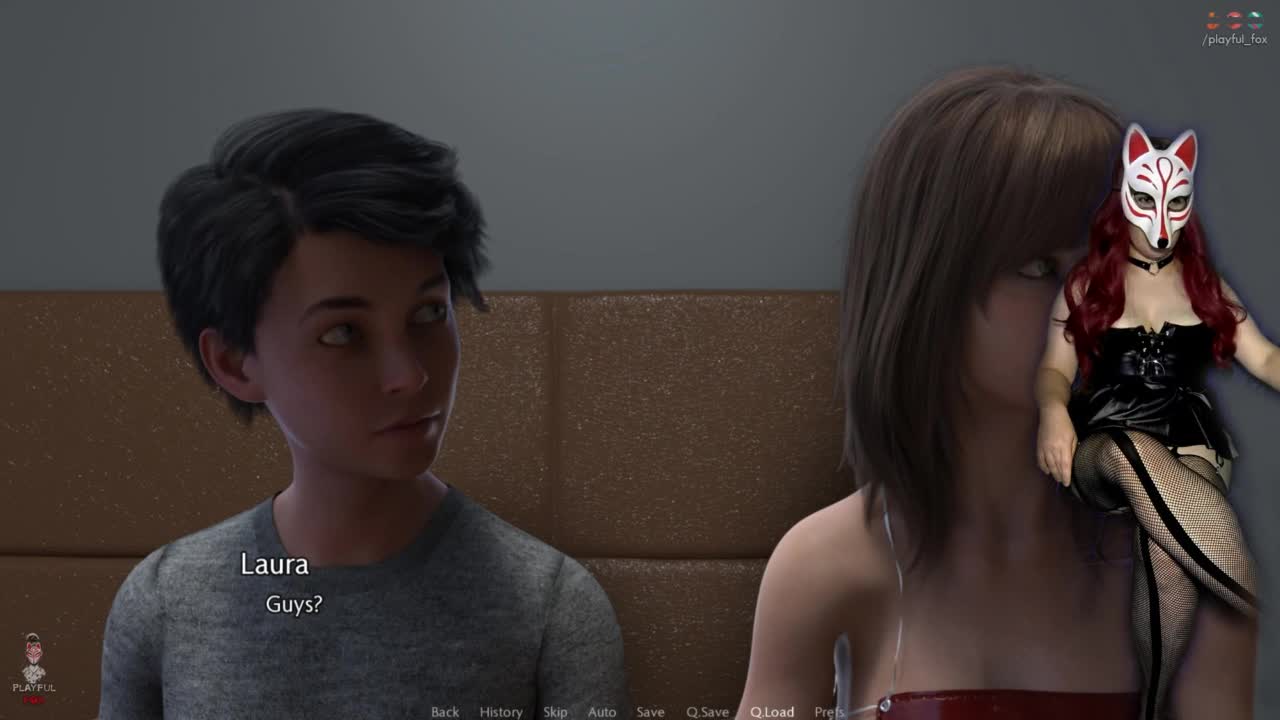This screenshot has height=720, width=1280.
Task: Open the dialogue History log
Action: tap(501, 712)
